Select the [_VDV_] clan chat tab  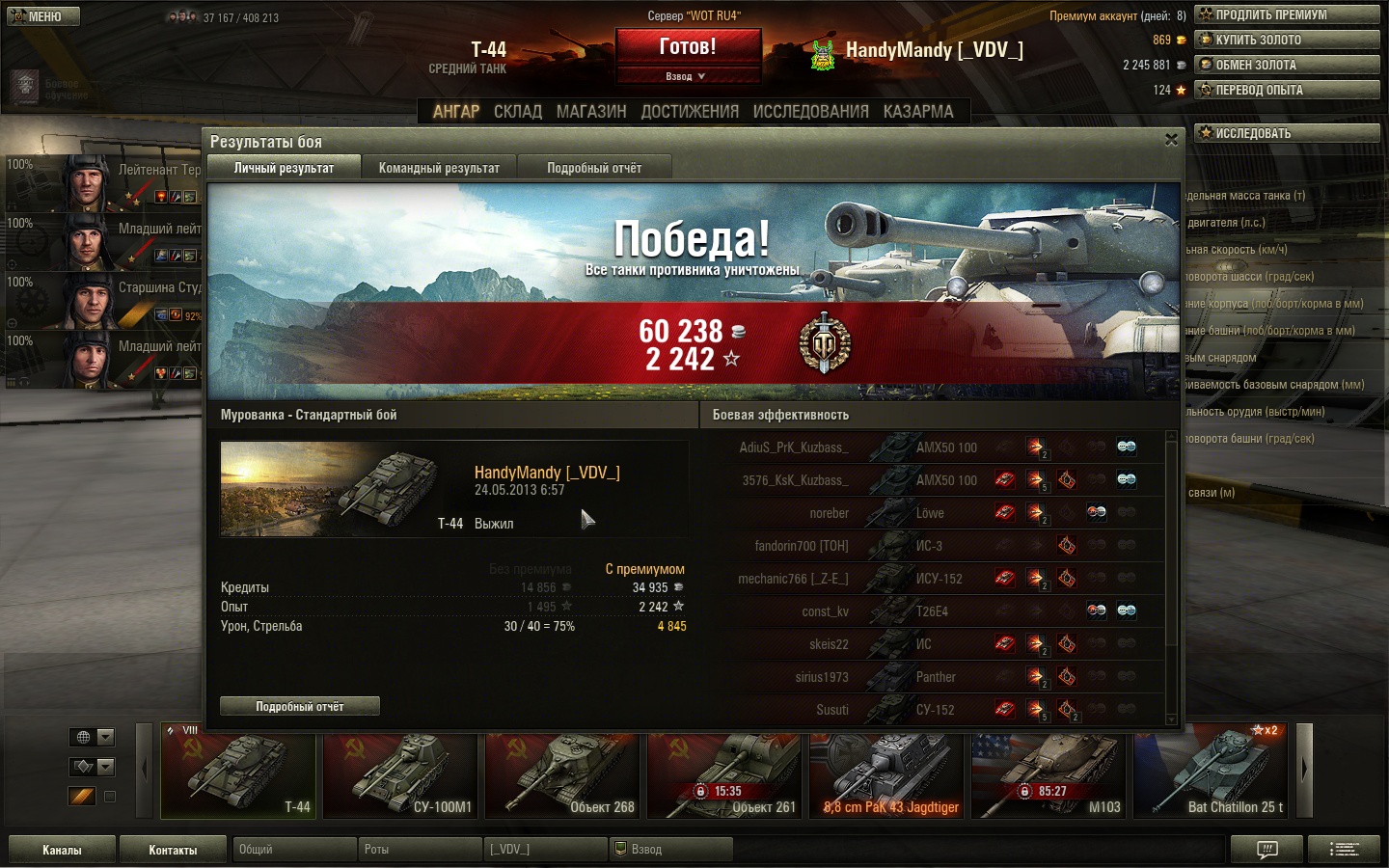[545, 850]
